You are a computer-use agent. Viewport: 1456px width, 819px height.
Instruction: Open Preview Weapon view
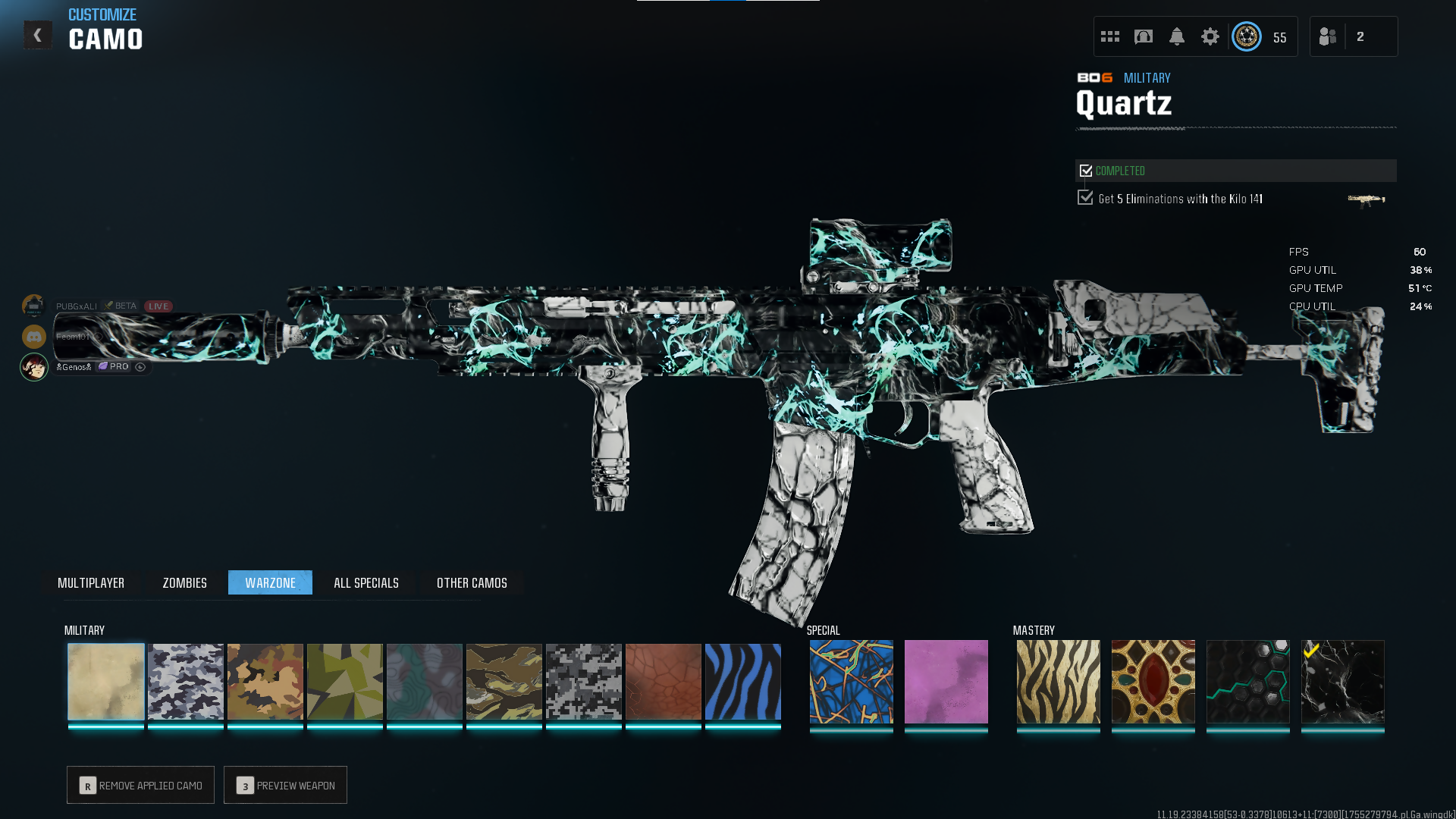tap(285, 785)
